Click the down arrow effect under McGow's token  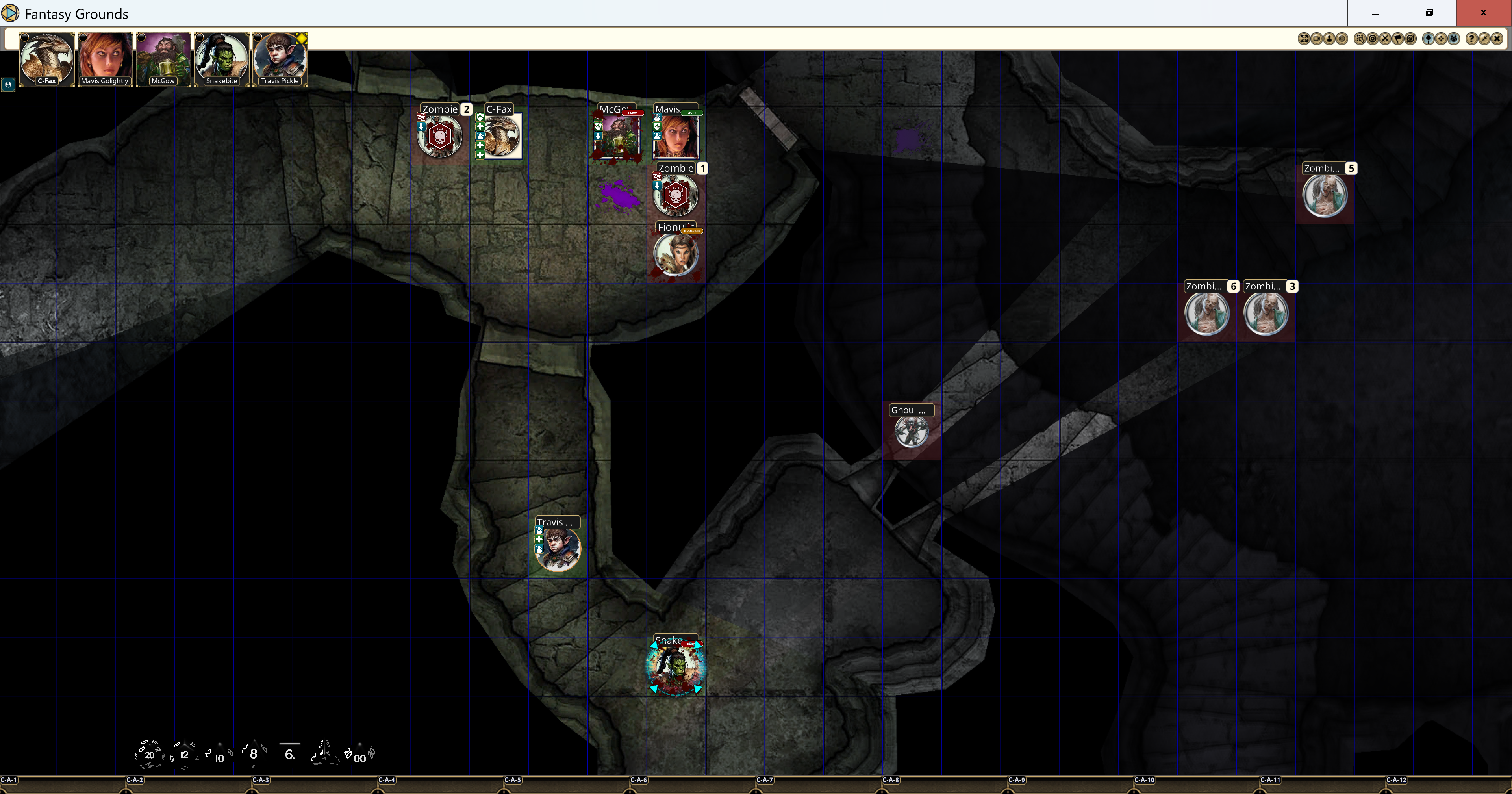tap(598, 136)
